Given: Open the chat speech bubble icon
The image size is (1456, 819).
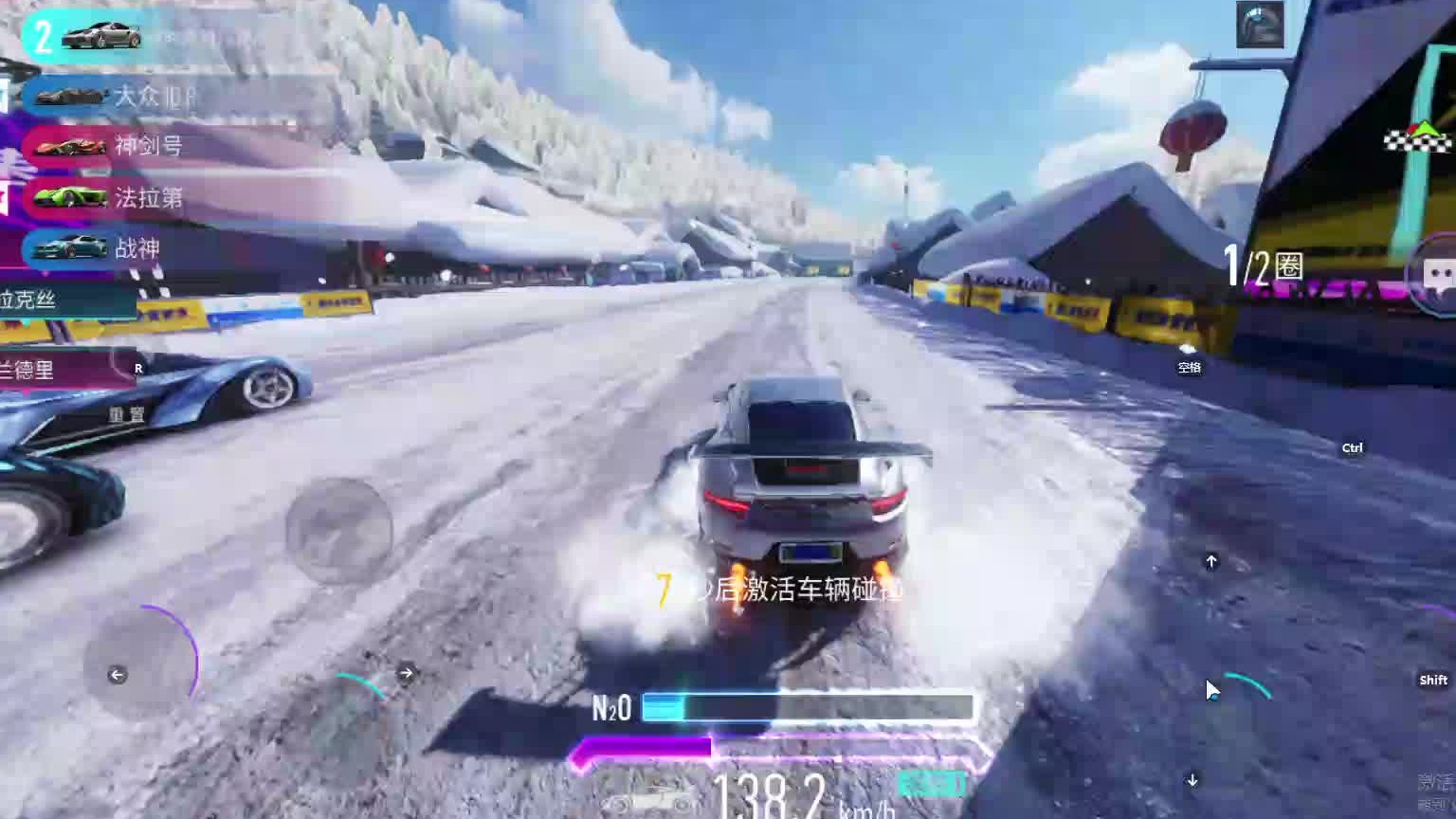Looking at the screenshot, I should tap(1438, 276).
